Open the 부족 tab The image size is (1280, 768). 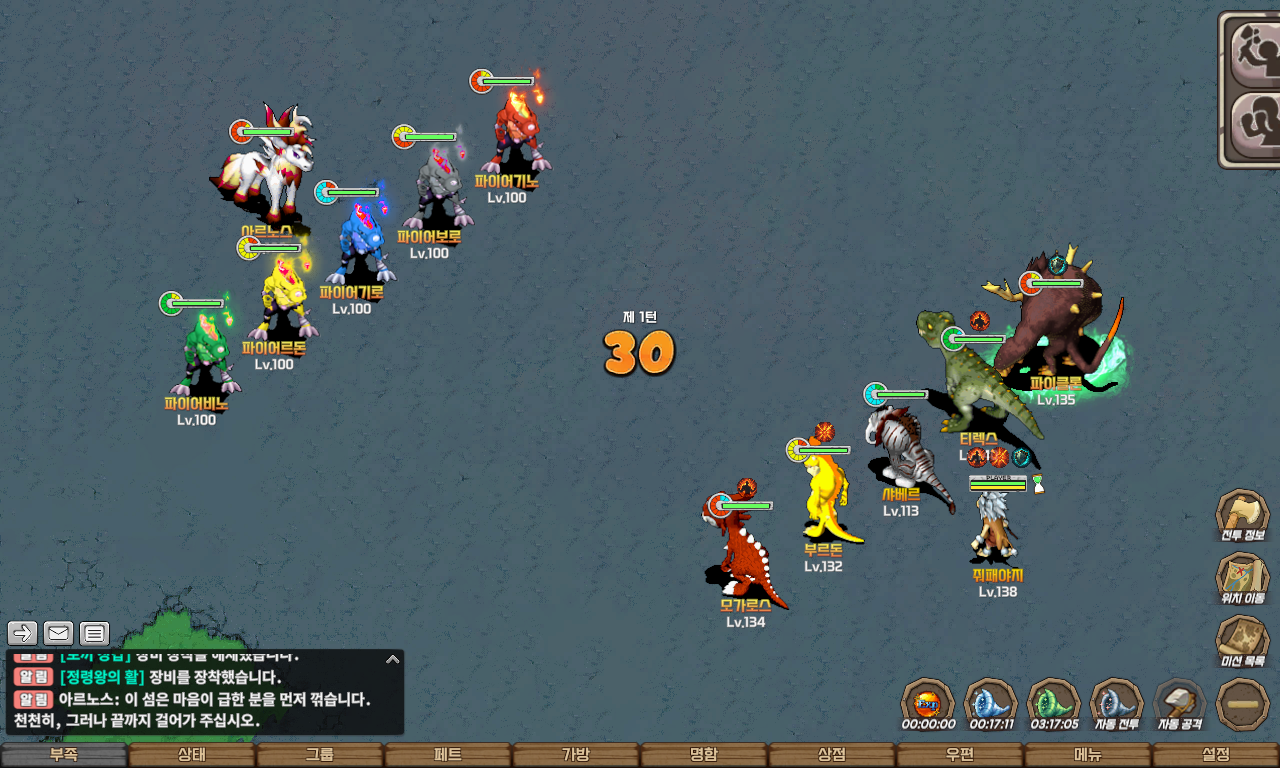(x=64, y=755)
